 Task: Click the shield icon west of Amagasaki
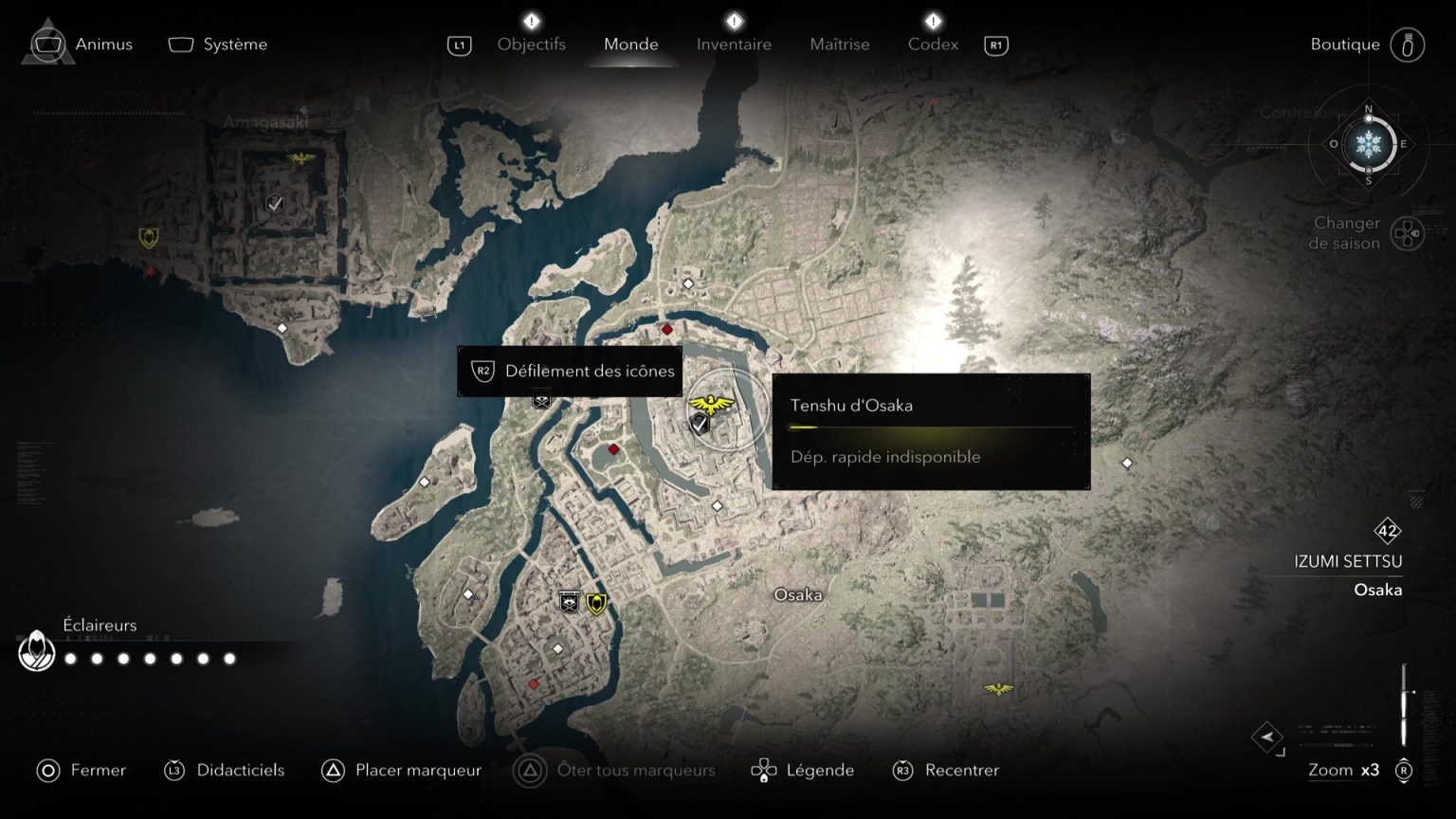coord(148,237)
